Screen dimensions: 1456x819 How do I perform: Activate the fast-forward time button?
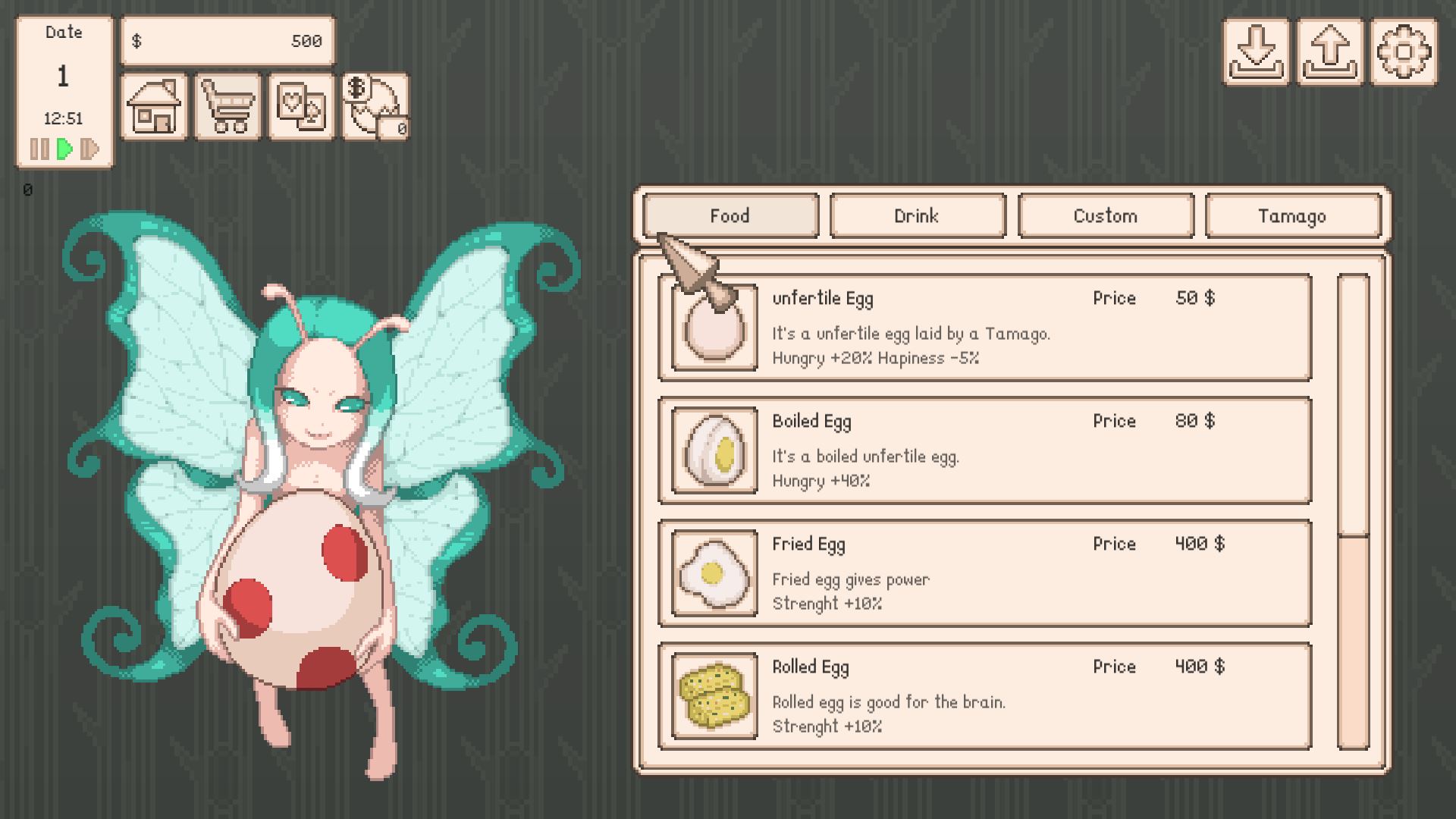click(x=89, y=149)
